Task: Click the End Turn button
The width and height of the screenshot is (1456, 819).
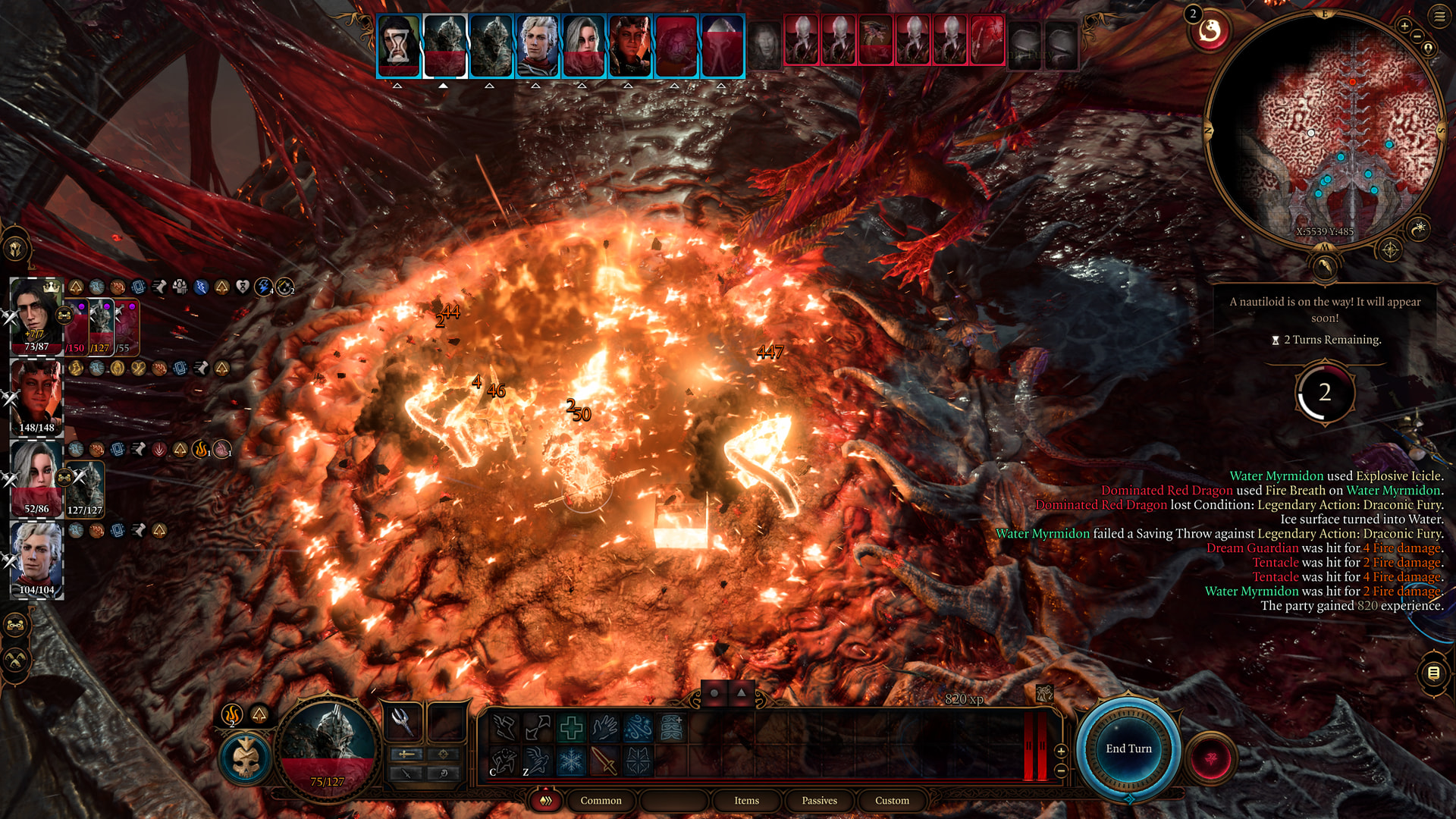Action: coord(1128,749)
